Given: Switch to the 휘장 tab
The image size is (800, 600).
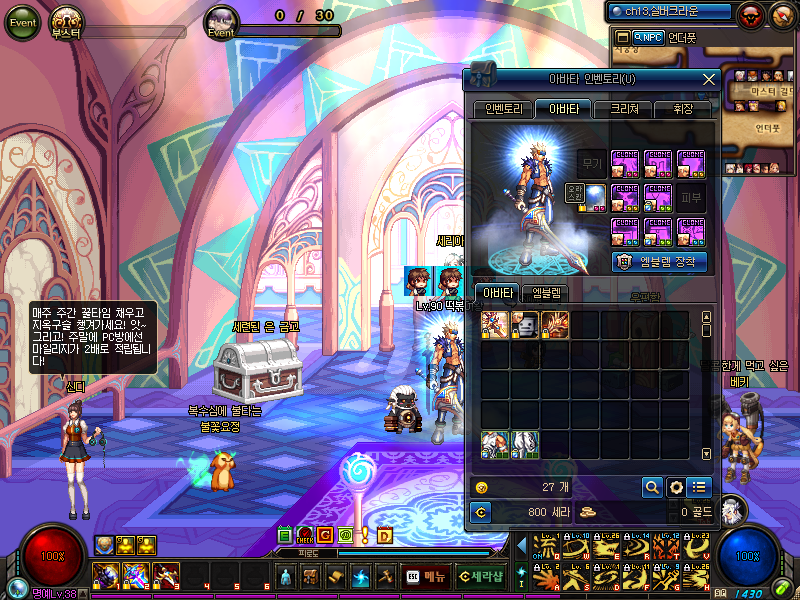Looking at the screenshot, I should pyautogui.click(x=682, y=109).
